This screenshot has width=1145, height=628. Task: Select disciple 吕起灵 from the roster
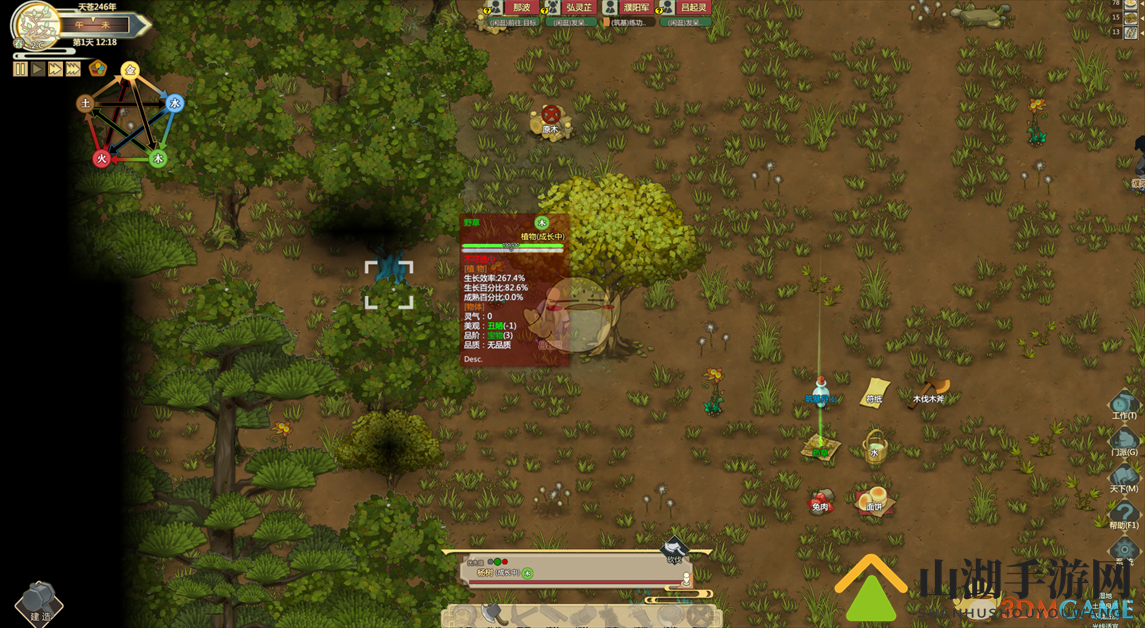click(x=691, y=8)
